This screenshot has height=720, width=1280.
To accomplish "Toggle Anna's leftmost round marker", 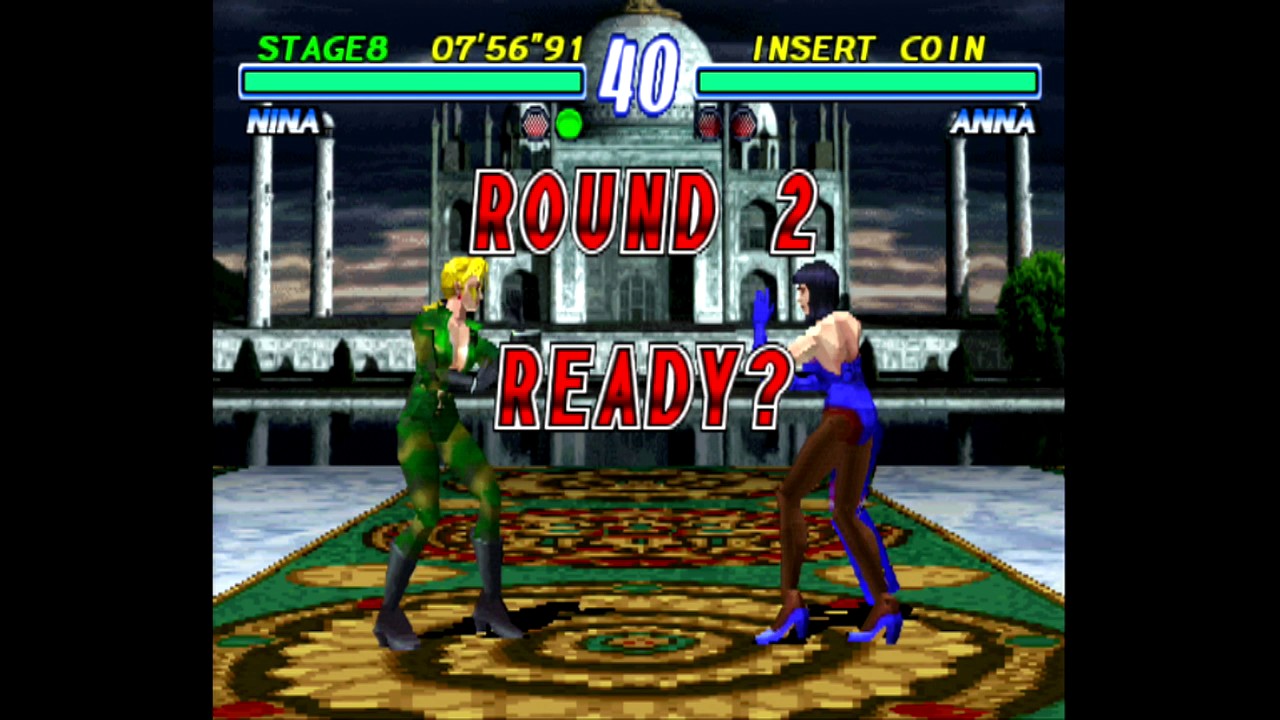I will [x=708, y=123].
